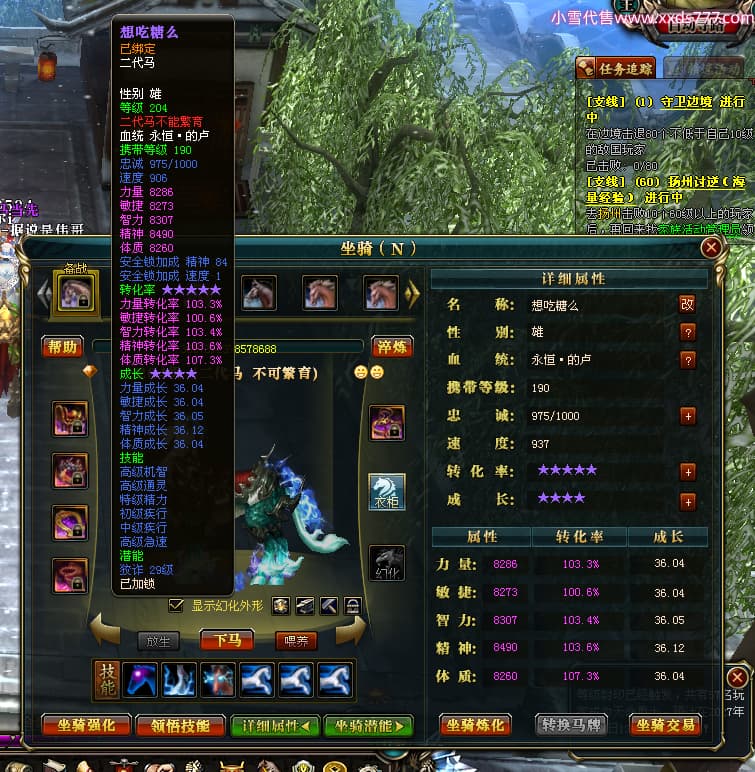Click the 下马 dismount button

pyautogui.click(x=227, y=640)
